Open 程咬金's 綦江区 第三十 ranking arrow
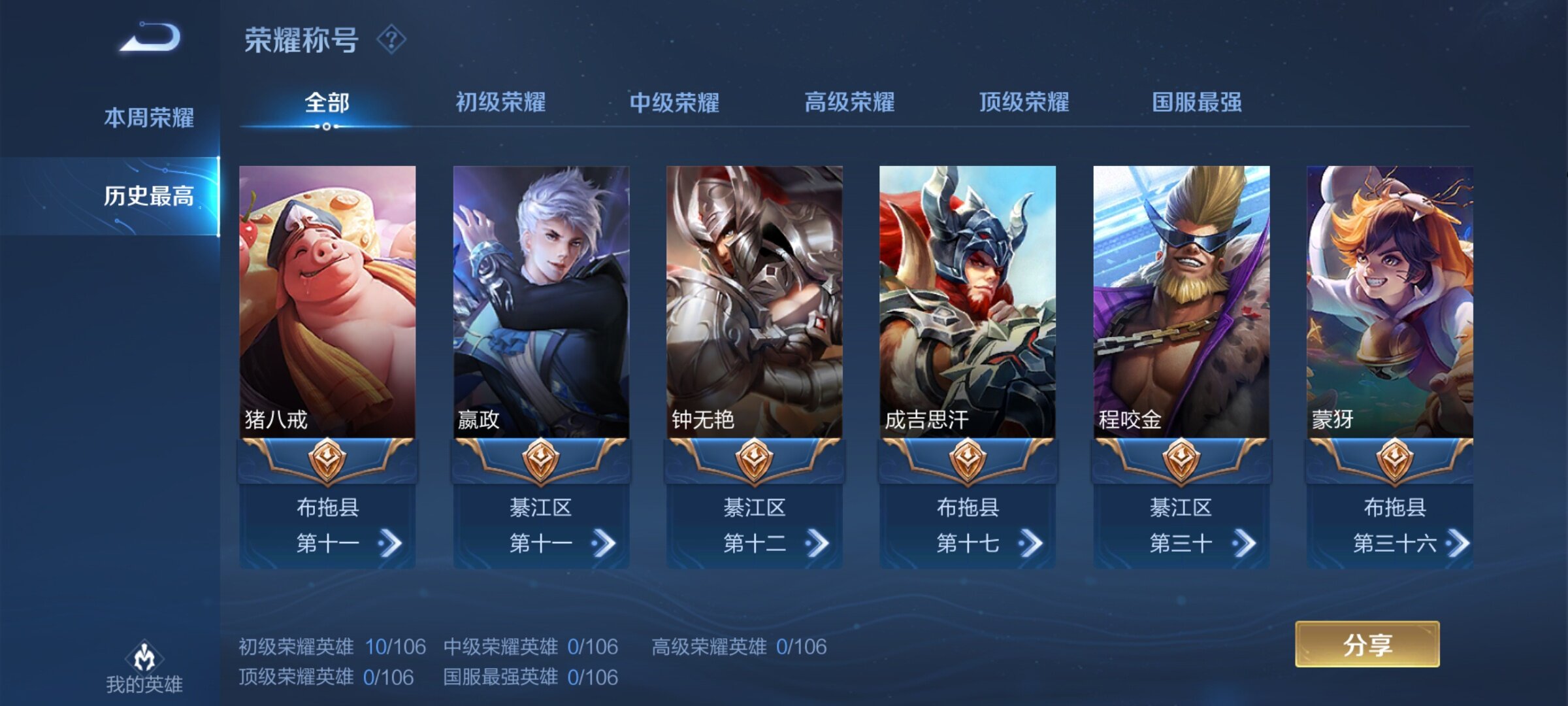The height and width of the screenshot is (706, 1568). [x=1243, y=543]
